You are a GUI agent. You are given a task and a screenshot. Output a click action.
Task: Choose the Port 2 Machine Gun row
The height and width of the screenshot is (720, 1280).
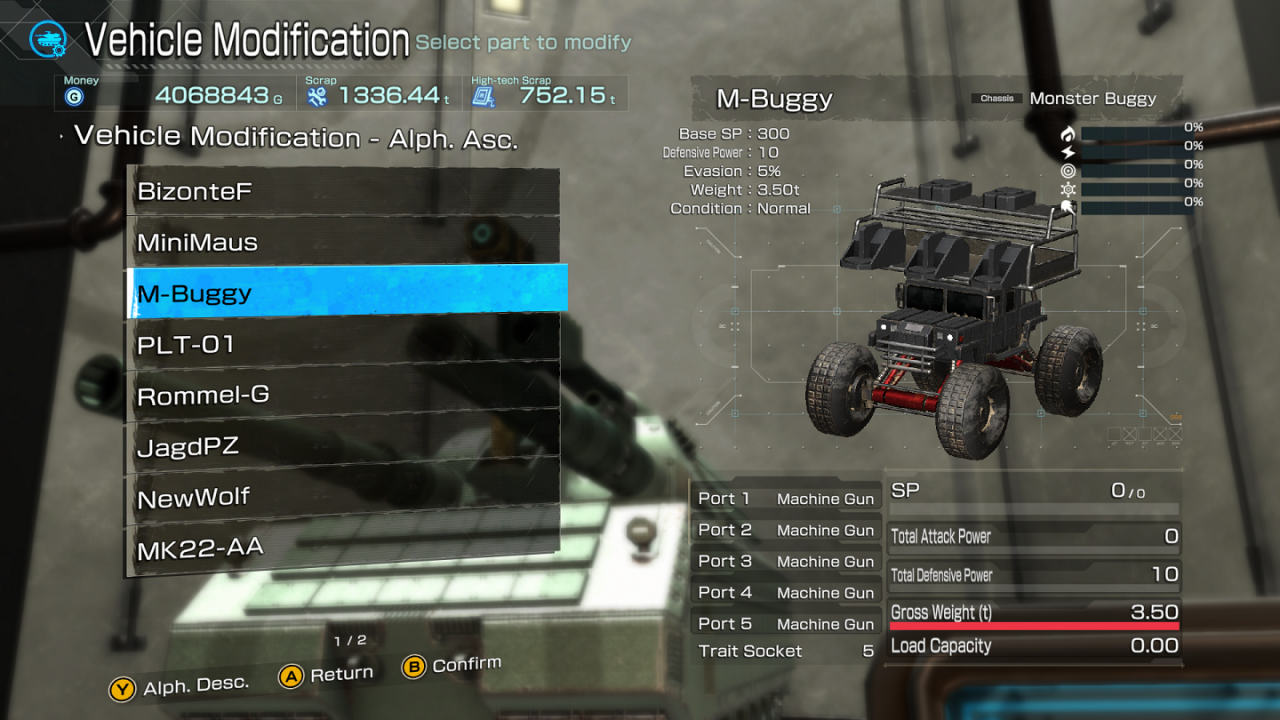click(x=786, y=530)
